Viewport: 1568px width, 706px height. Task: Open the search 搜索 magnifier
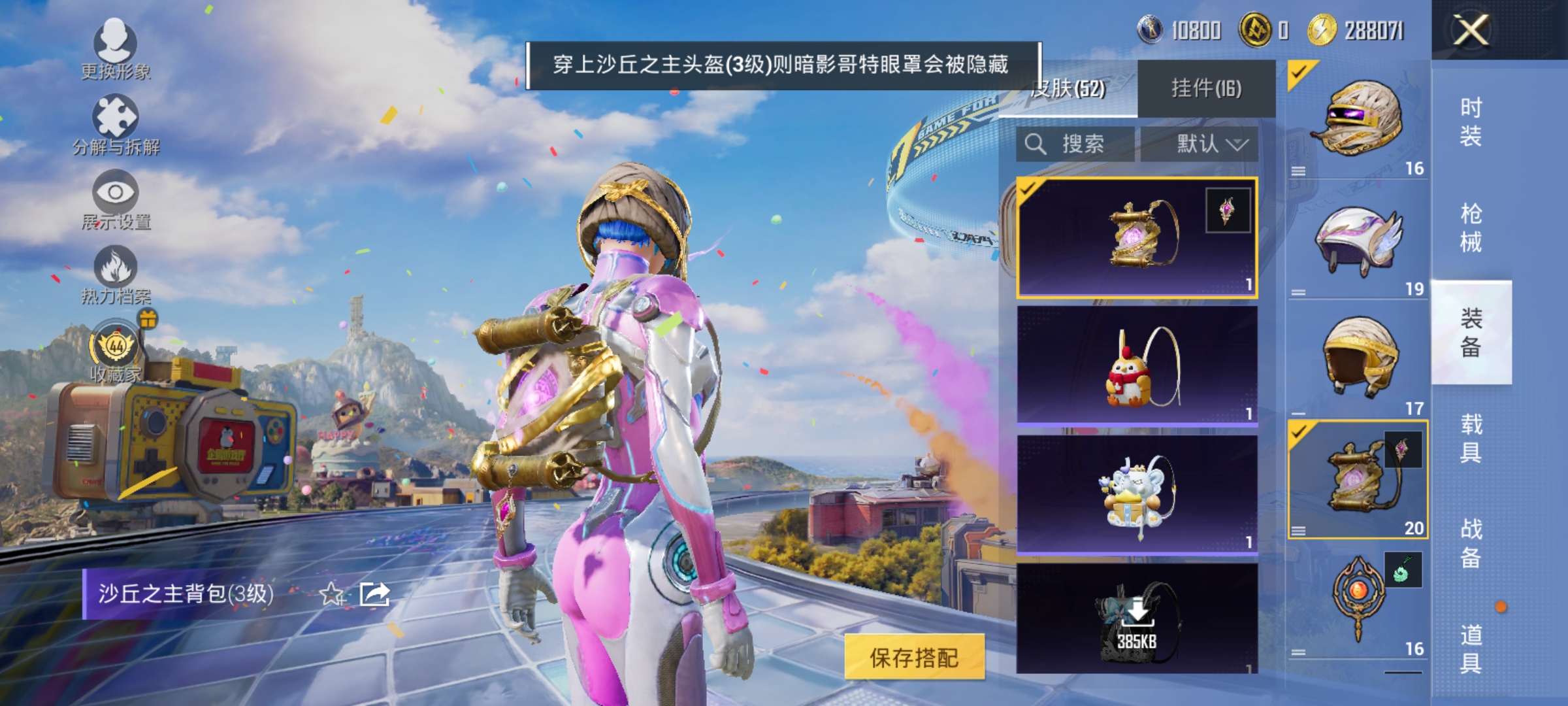tap(1036, 144)
